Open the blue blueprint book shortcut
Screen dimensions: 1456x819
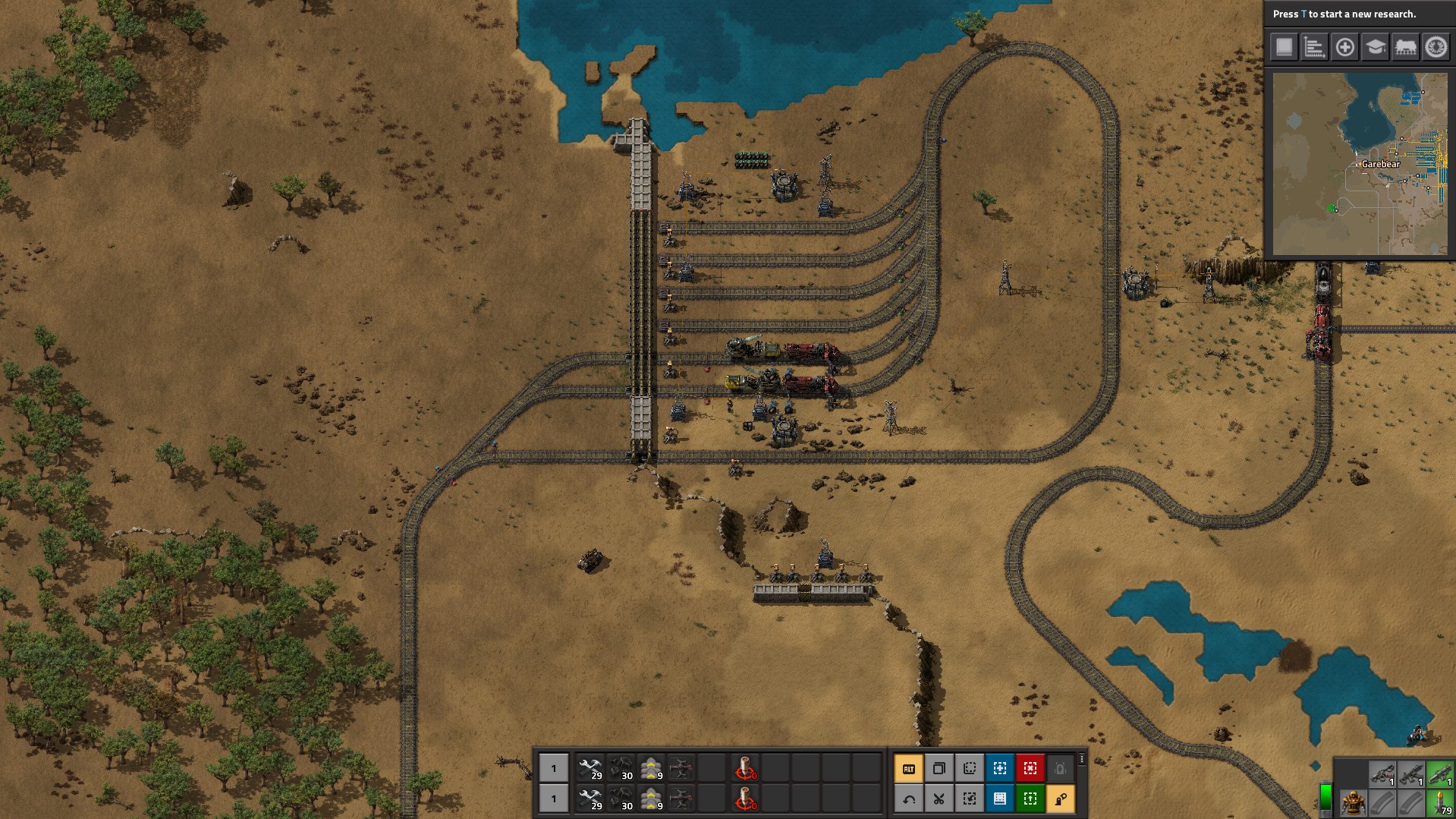coord(999,799)
